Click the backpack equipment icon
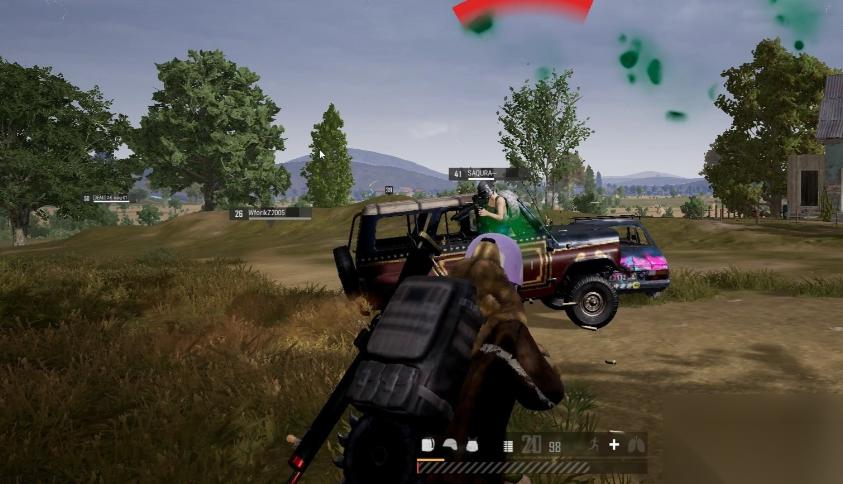843x484 pixels. tap(427, 445)
